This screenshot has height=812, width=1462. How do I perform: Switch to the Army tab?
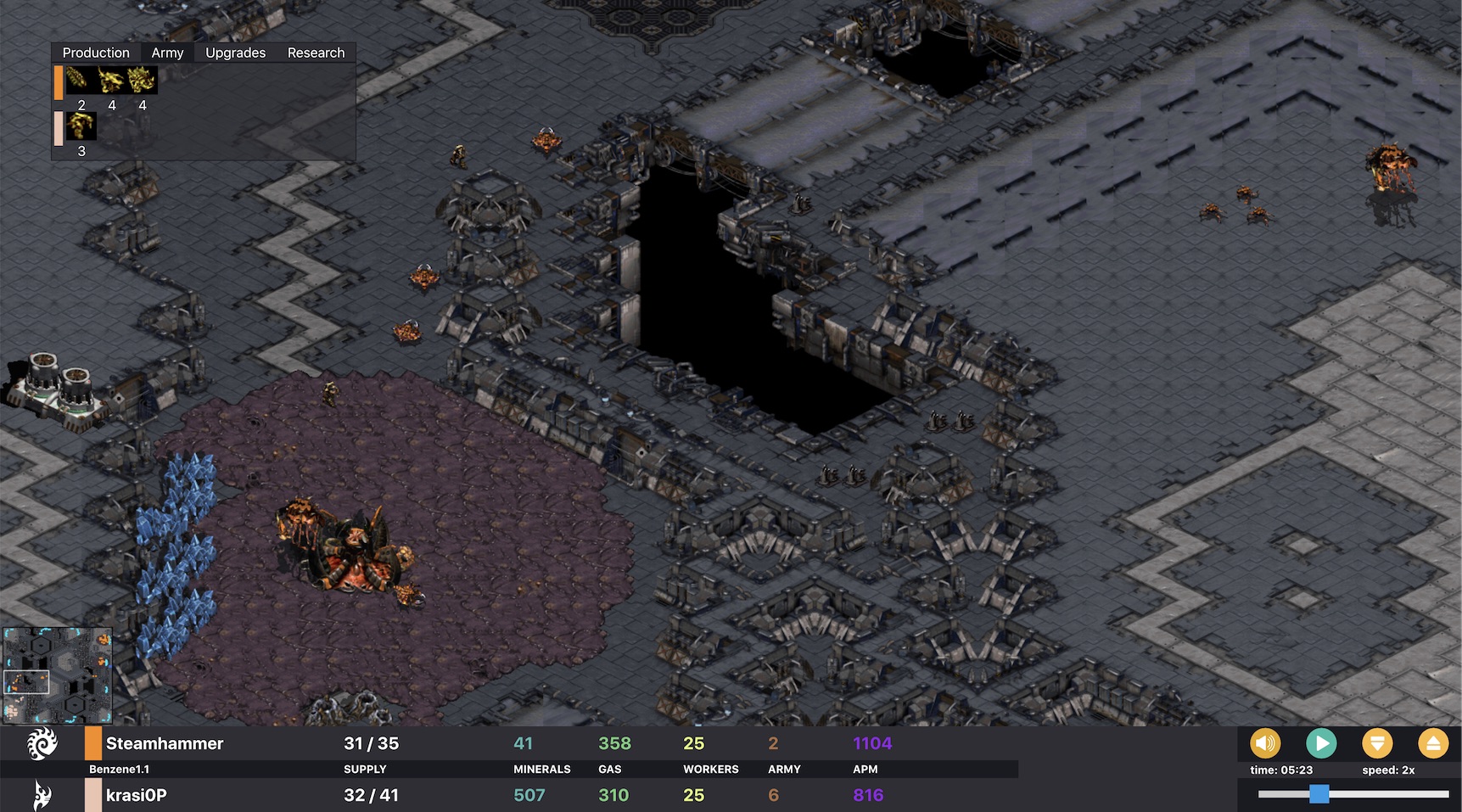click(166, 52)
